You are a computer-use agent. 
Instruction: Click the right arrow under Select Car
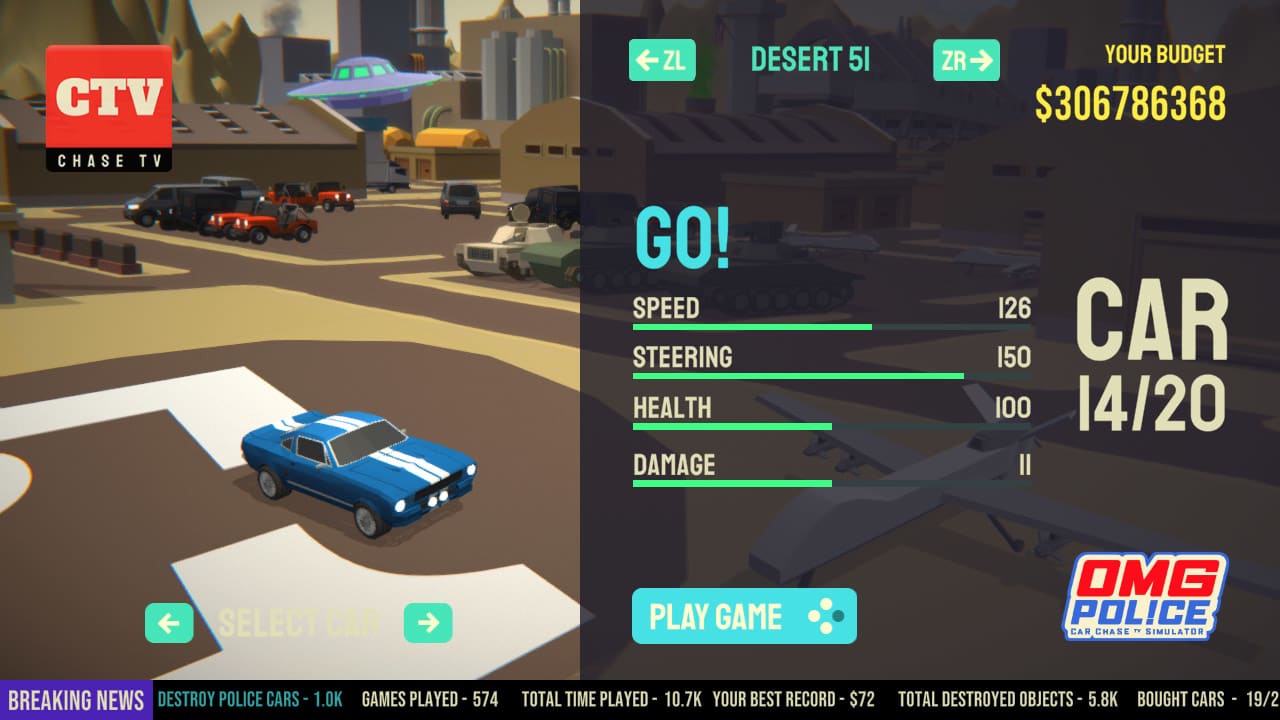pos(430,623)
